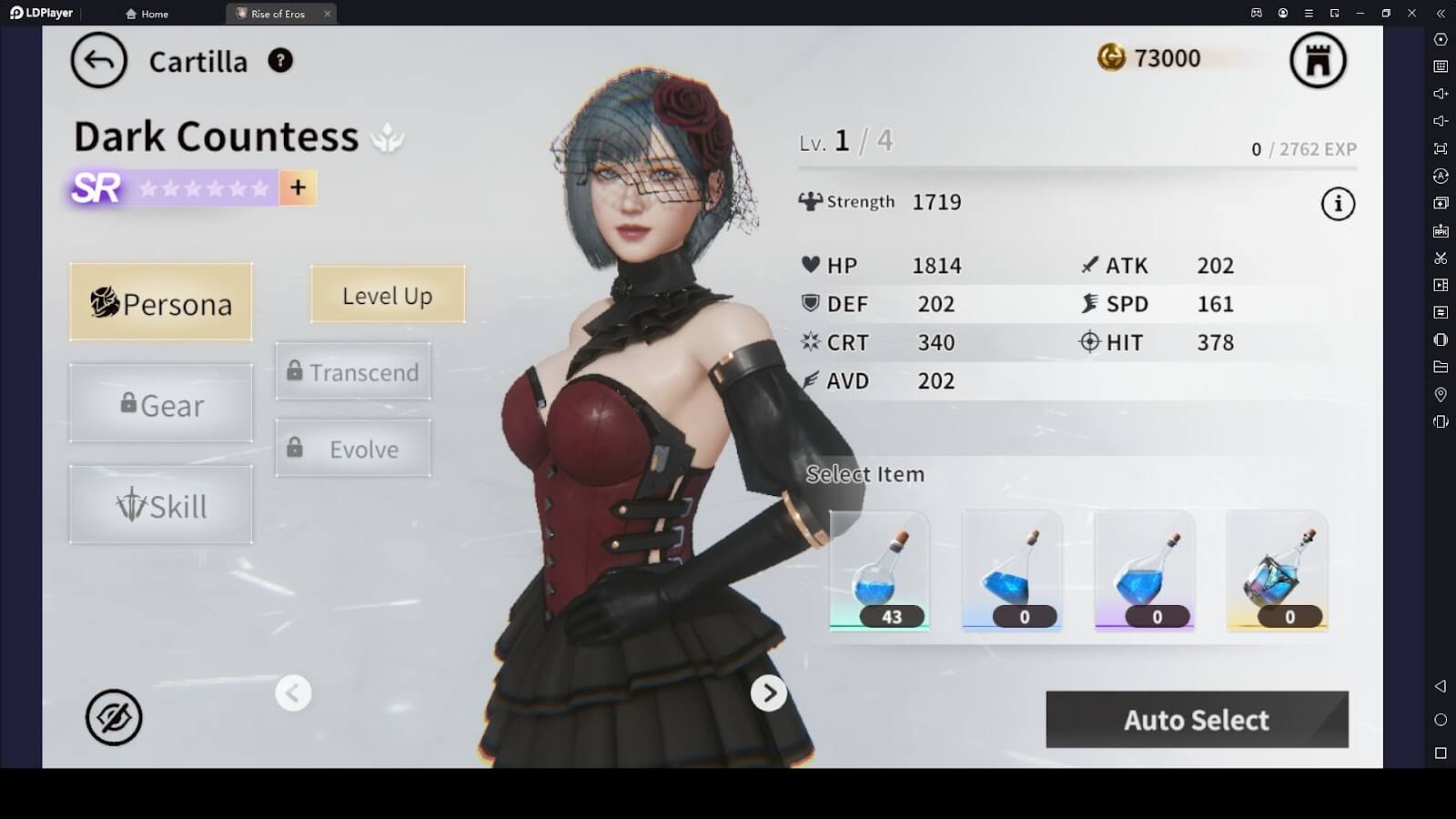Choose the Level Up tab
1456x819 pixels.
(x=388, y=295)
